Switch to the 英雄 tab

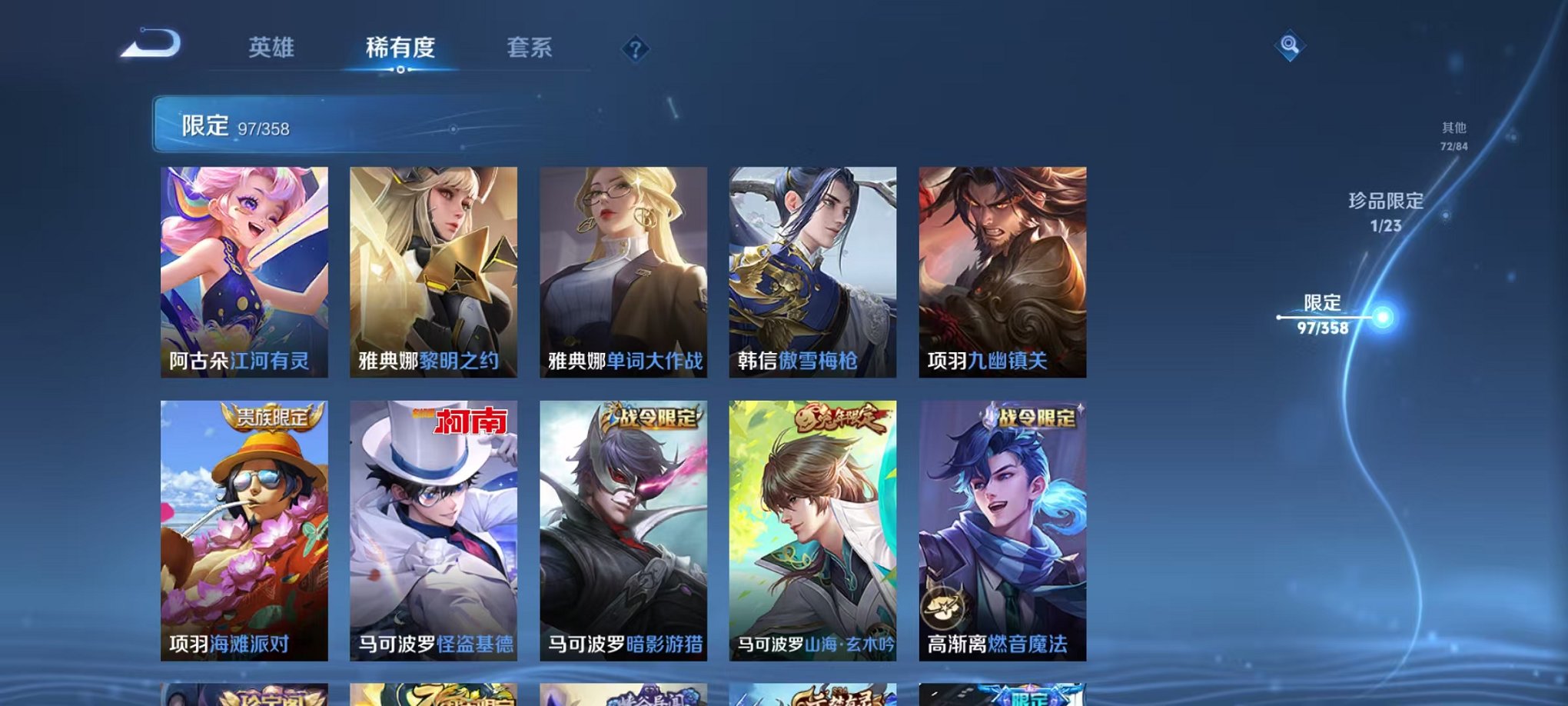click(273, 48)
